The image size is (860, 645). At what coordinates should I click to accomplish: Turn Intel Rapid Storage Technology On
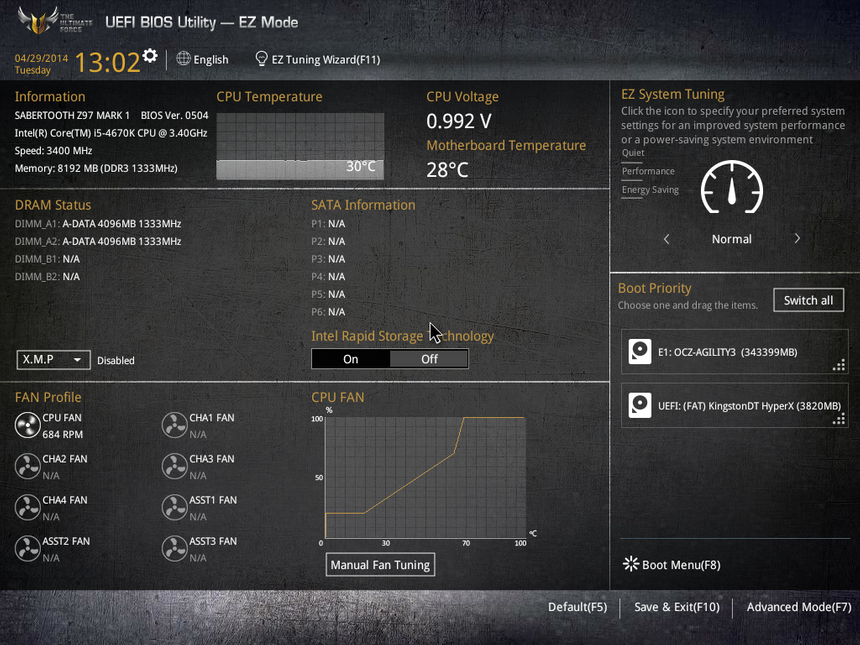tap(350, 359)
